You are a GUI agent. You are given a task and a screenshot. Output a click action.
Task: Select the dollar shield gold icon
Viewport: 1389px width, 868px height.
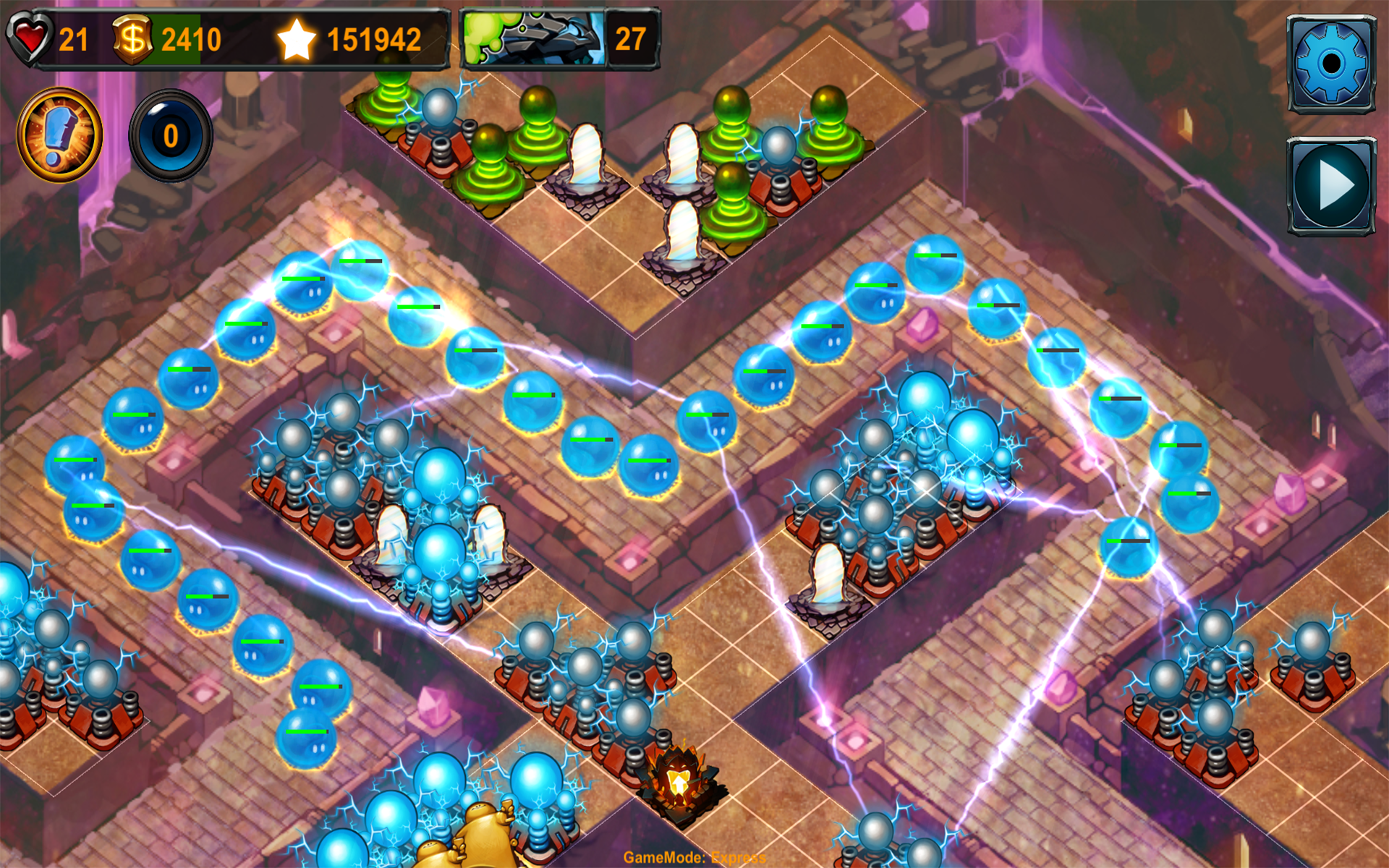click(134, 38)
